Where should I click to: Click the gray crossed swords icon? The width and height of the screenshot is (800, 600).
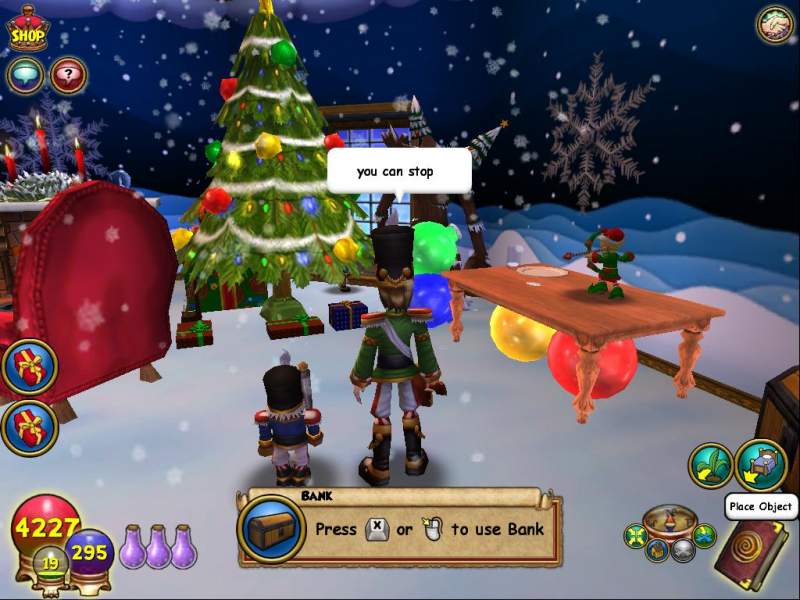pyautogui.click(x=681, y=549)
